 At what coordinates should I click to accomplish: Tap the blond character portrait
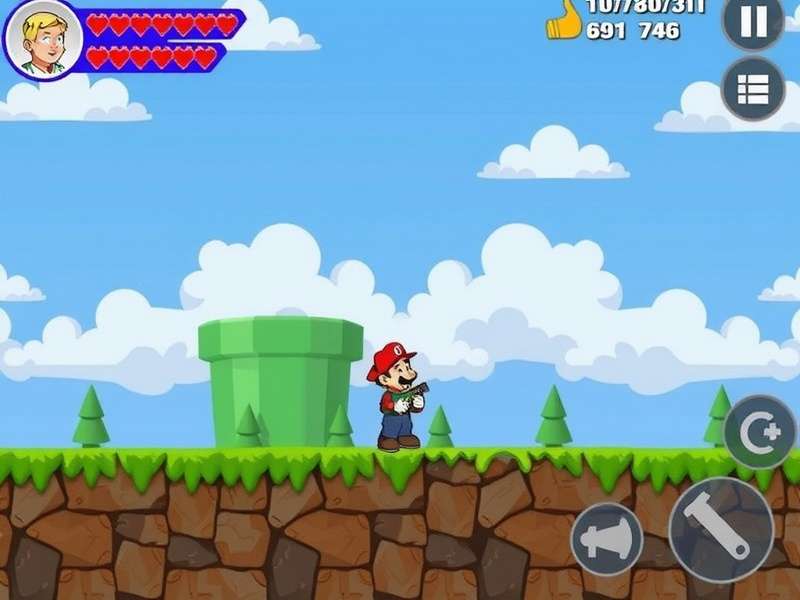click(42, 40)
